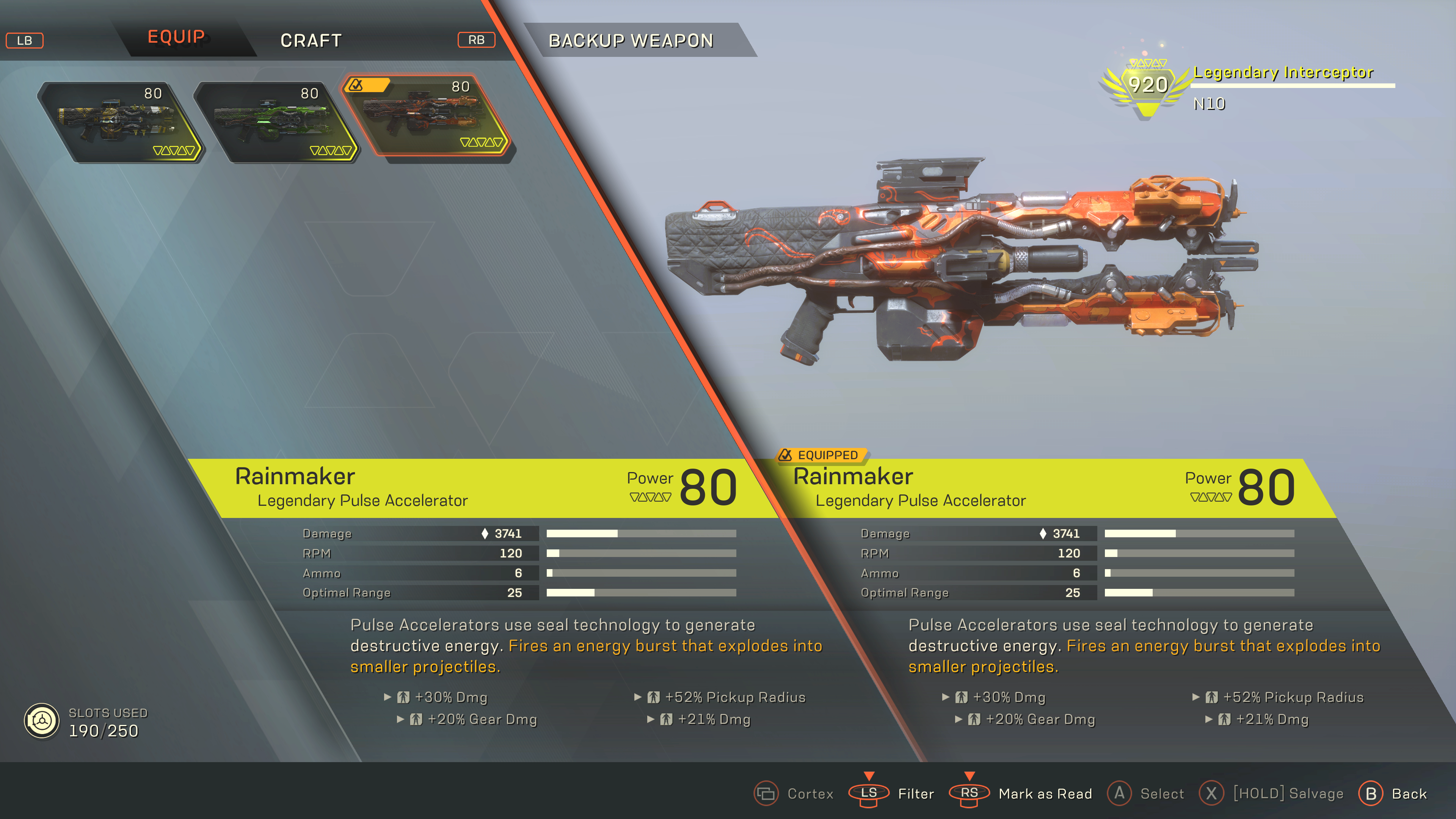Screen dimensions: 1456x819
Task: Choose the green-patterned weapon slot
Action: click(x=276, y=122)
